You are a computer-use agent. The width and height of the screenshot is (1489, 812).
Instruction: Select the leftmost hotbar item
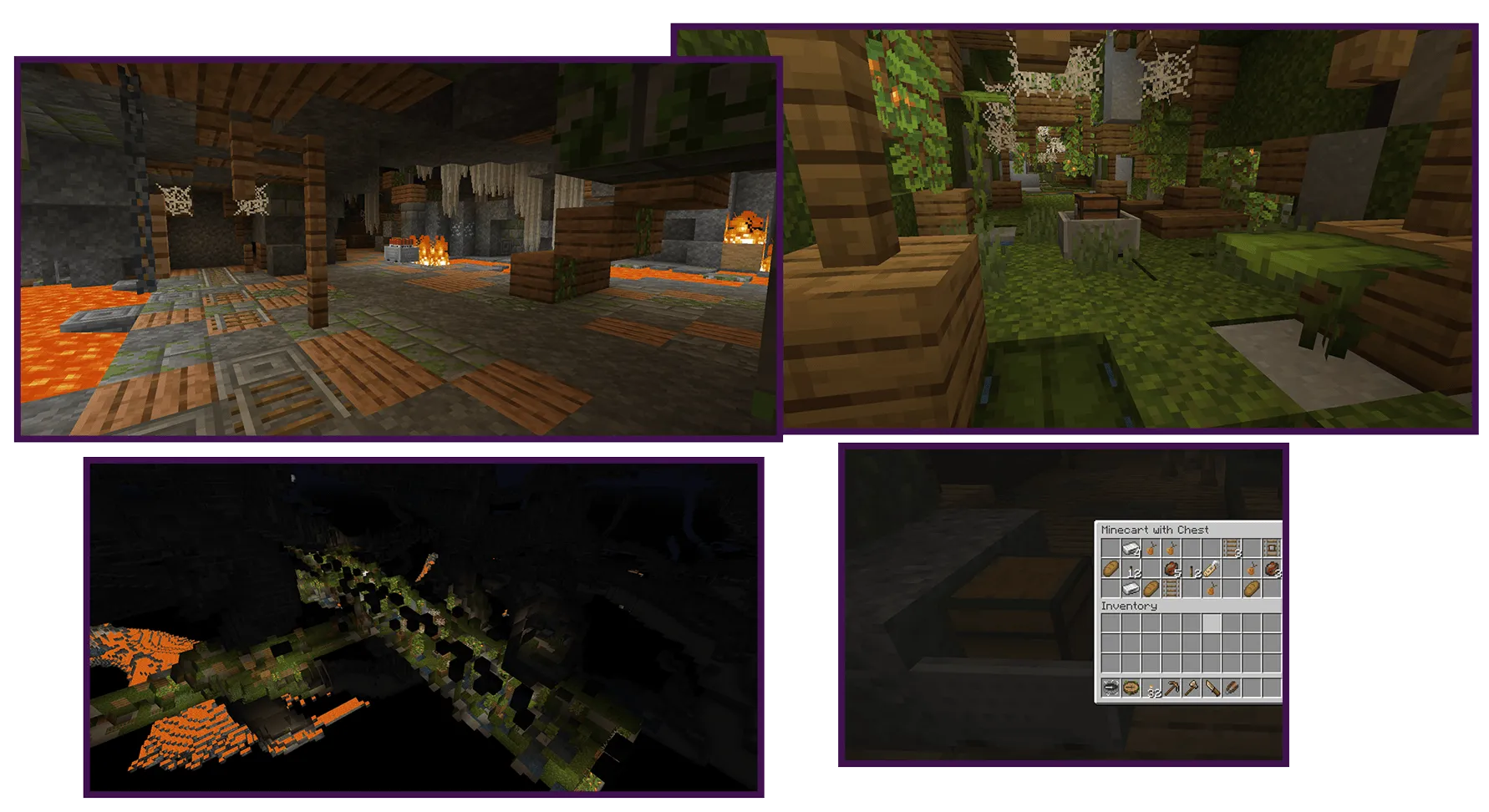click(x=1109, y=688)
